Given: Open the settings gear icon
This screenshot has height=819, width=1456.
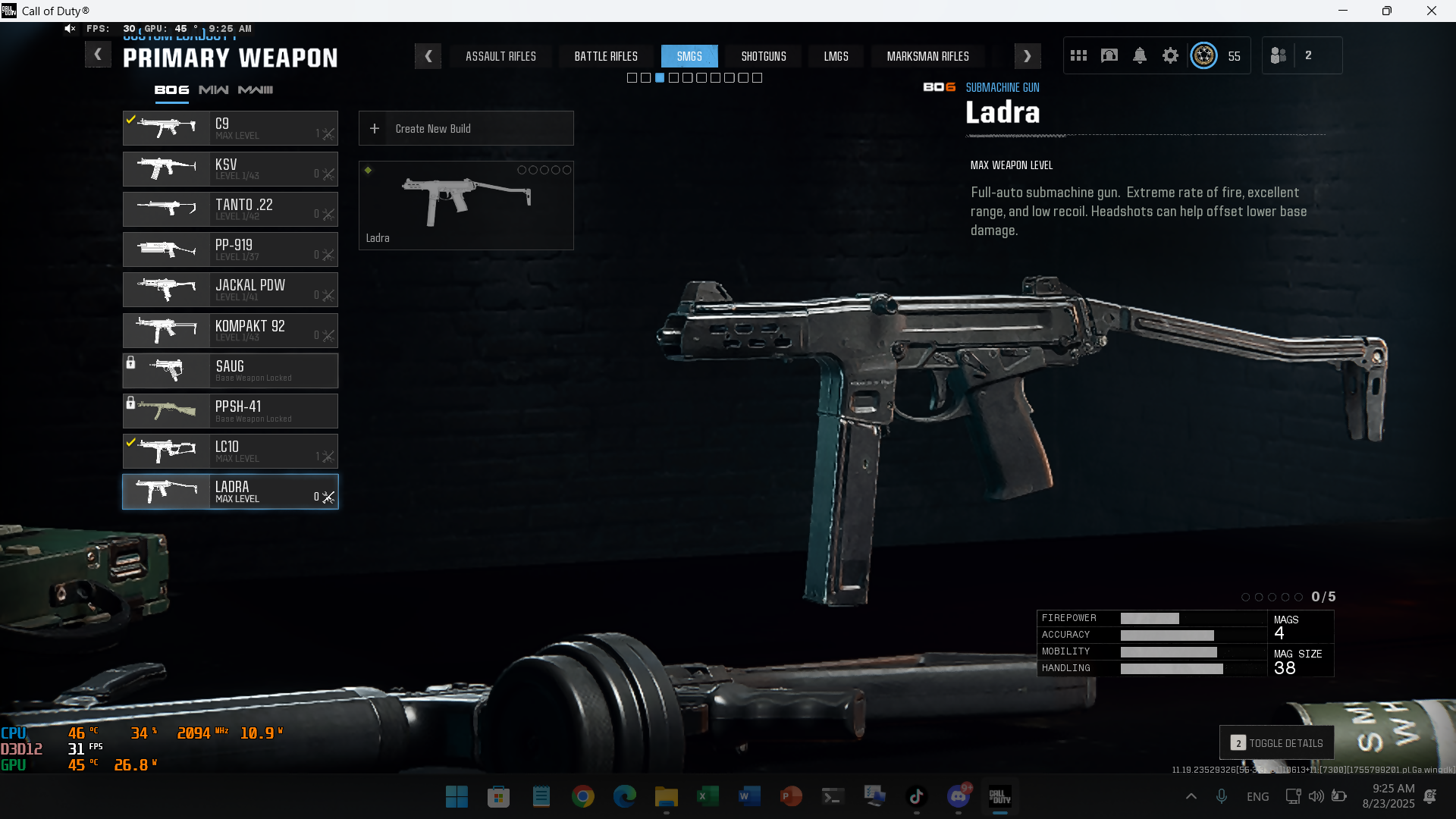Looking at the screenshot, I should point(1170,55).
